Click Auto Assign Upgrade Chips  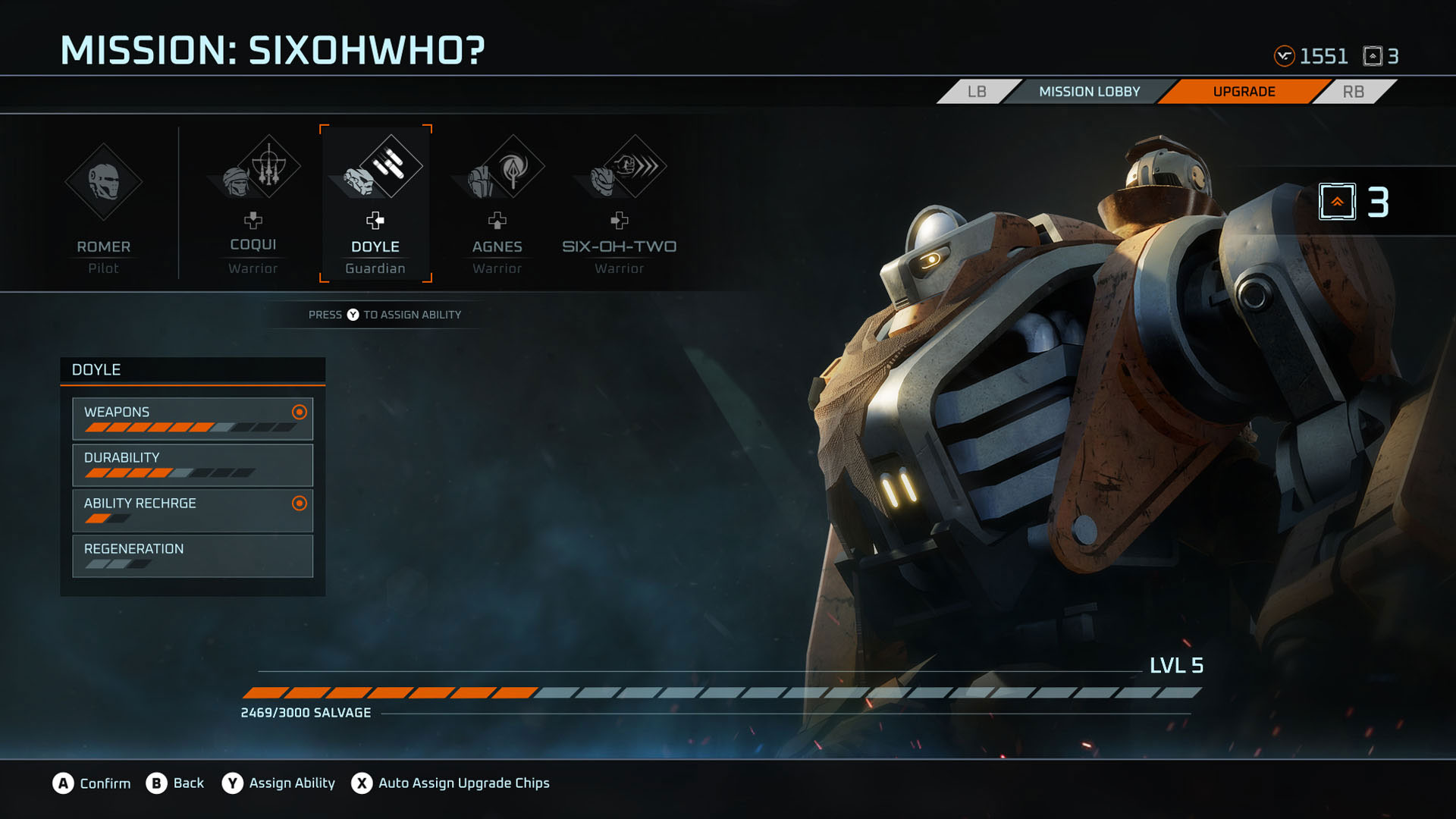(450, 783)
